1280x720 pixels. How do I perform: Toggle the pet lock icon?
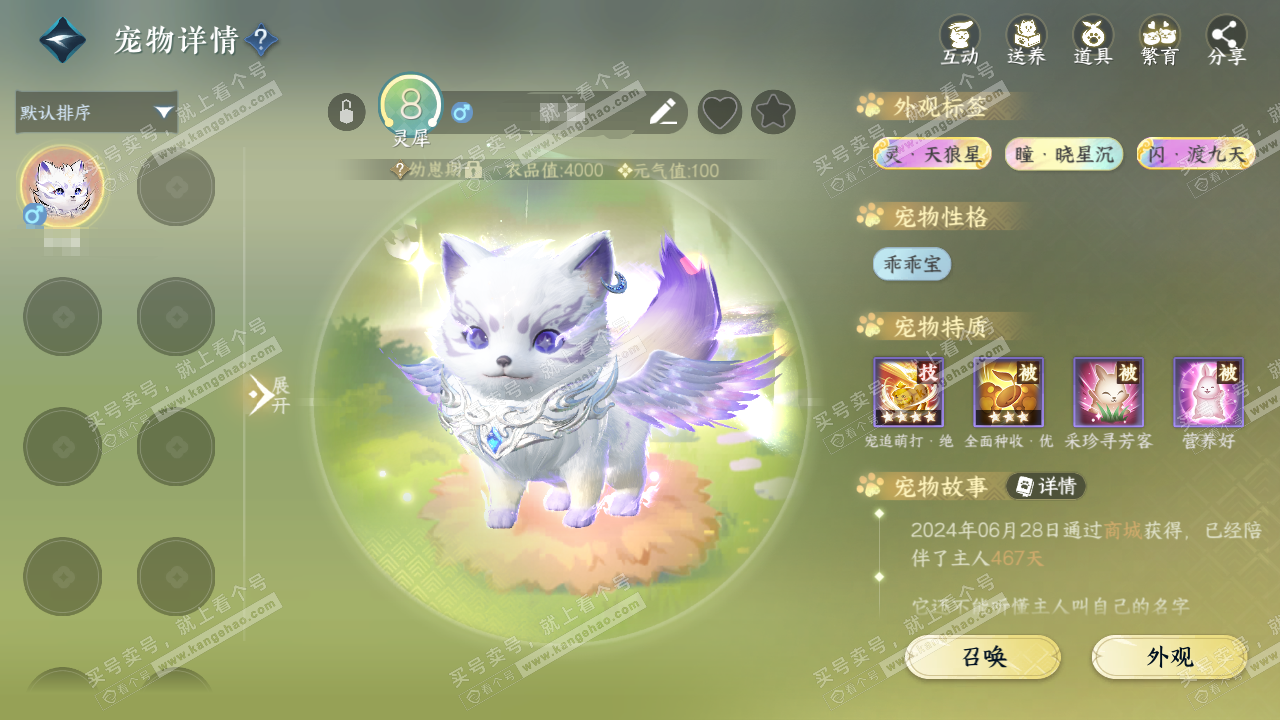[x=346, y=112]
